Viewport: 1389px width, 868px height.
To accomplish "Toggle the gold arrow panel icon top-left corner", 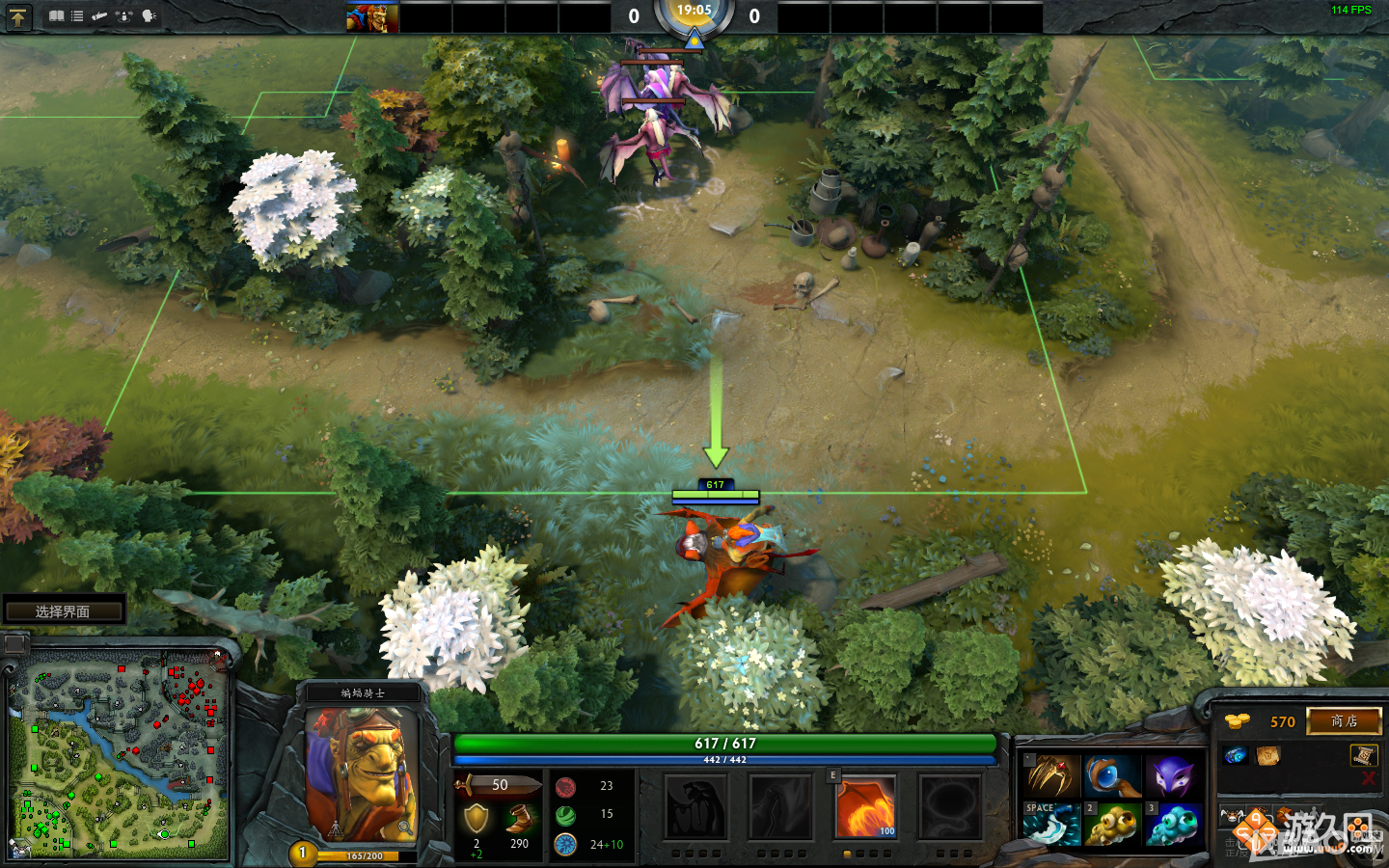I will pyautogui.click(x=17, y=17).
